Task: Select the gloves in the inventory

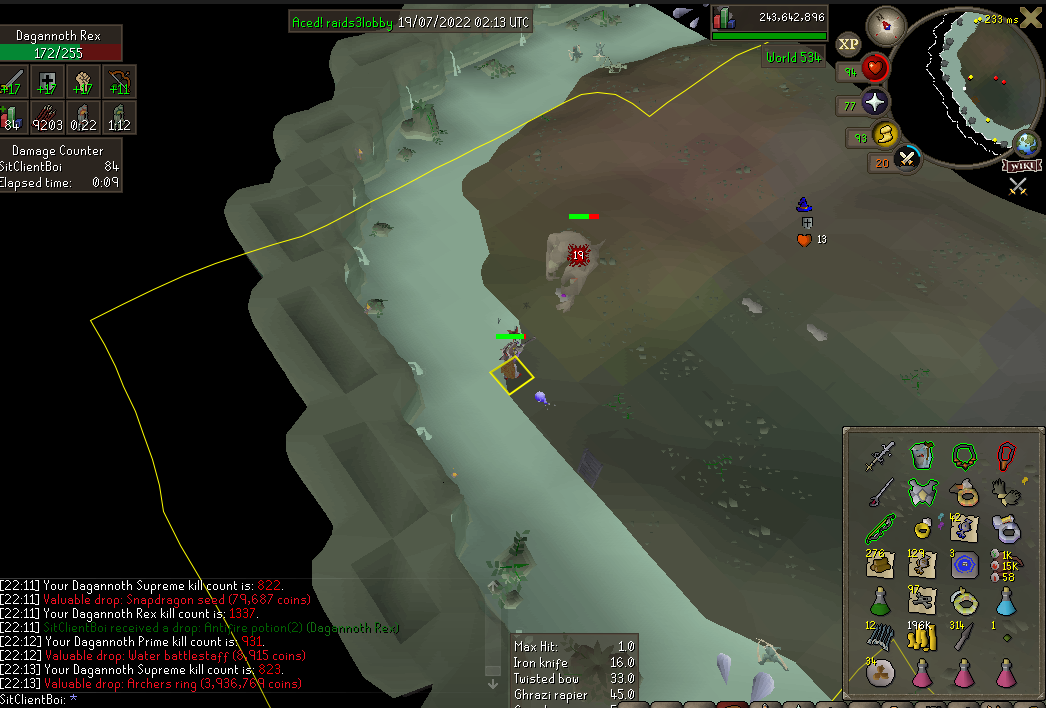Action: coord(1006,492)
